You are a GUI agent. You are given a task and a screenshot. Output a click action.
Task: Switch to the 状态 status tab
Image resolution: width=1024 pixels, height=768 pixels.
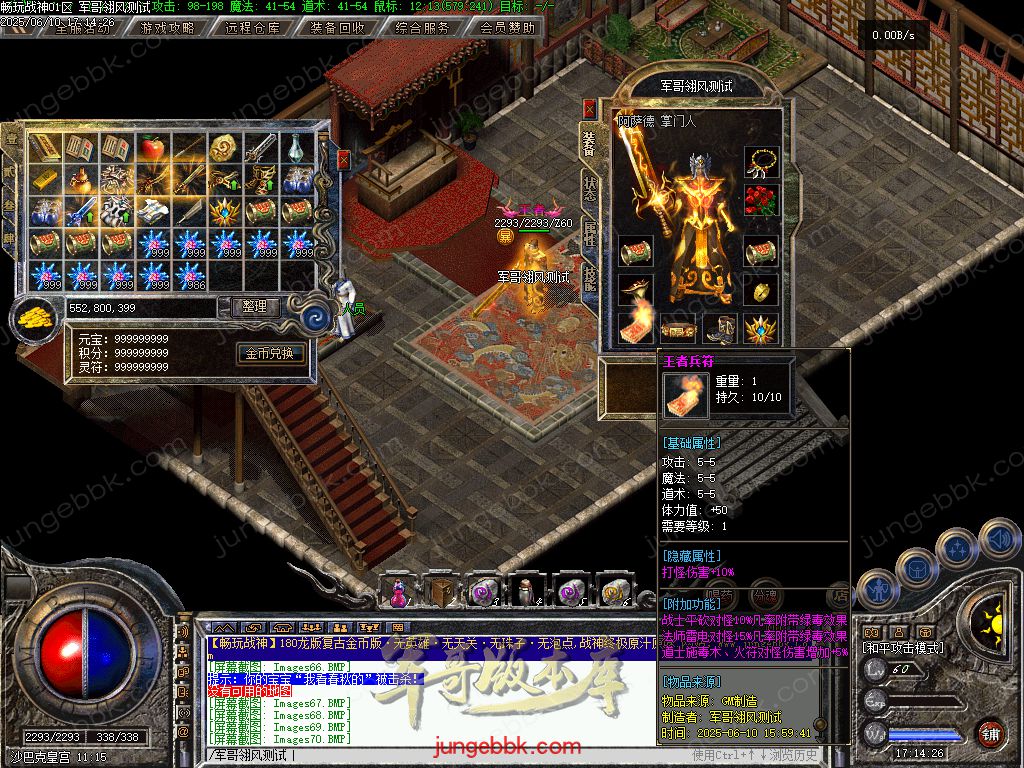[590, 189]
